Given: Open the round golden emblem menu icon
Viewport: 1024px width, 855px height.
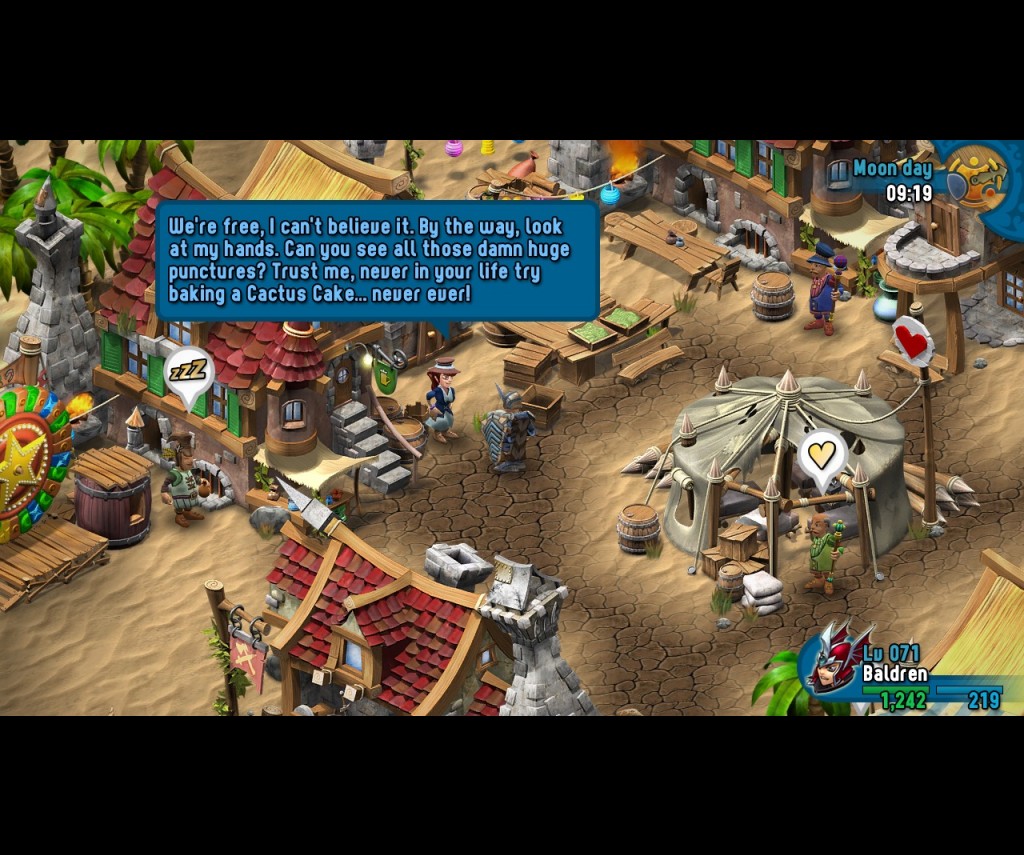Looking at the screenshot, I should pyautogui.click(x=975, y=177).
